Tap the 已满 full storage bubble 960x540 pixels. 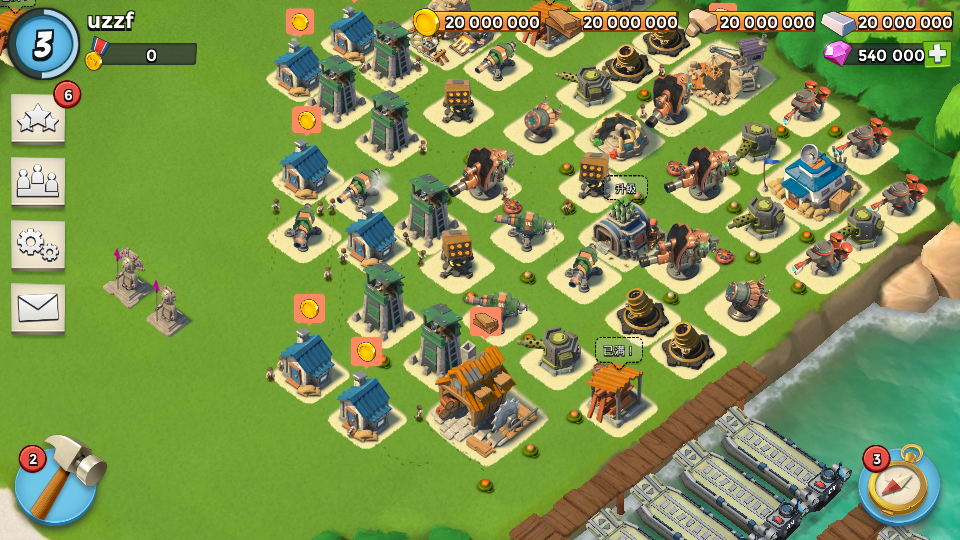coord(619,351)
